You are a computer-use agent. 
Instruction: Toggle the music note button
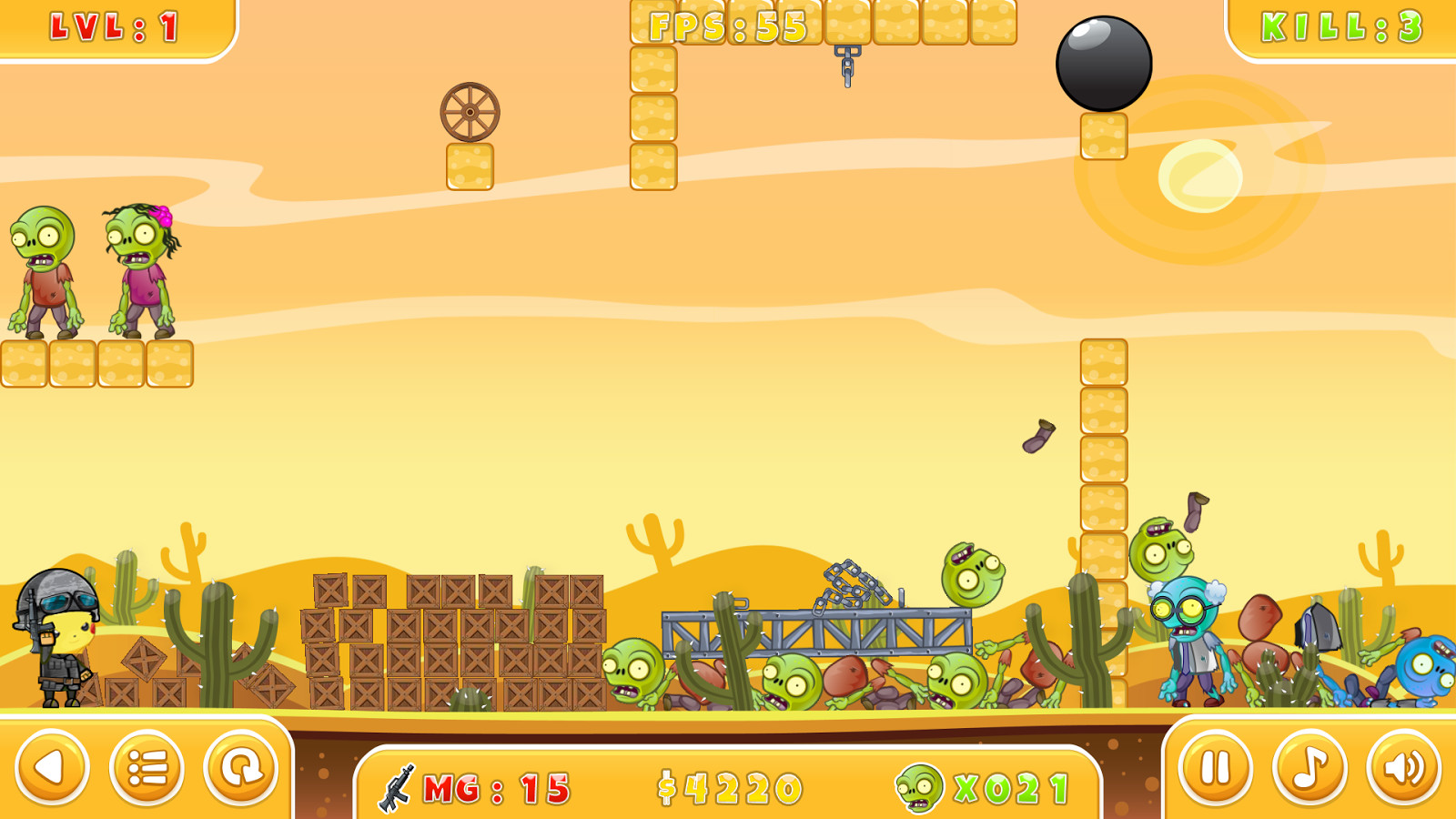coord(1309,768)
